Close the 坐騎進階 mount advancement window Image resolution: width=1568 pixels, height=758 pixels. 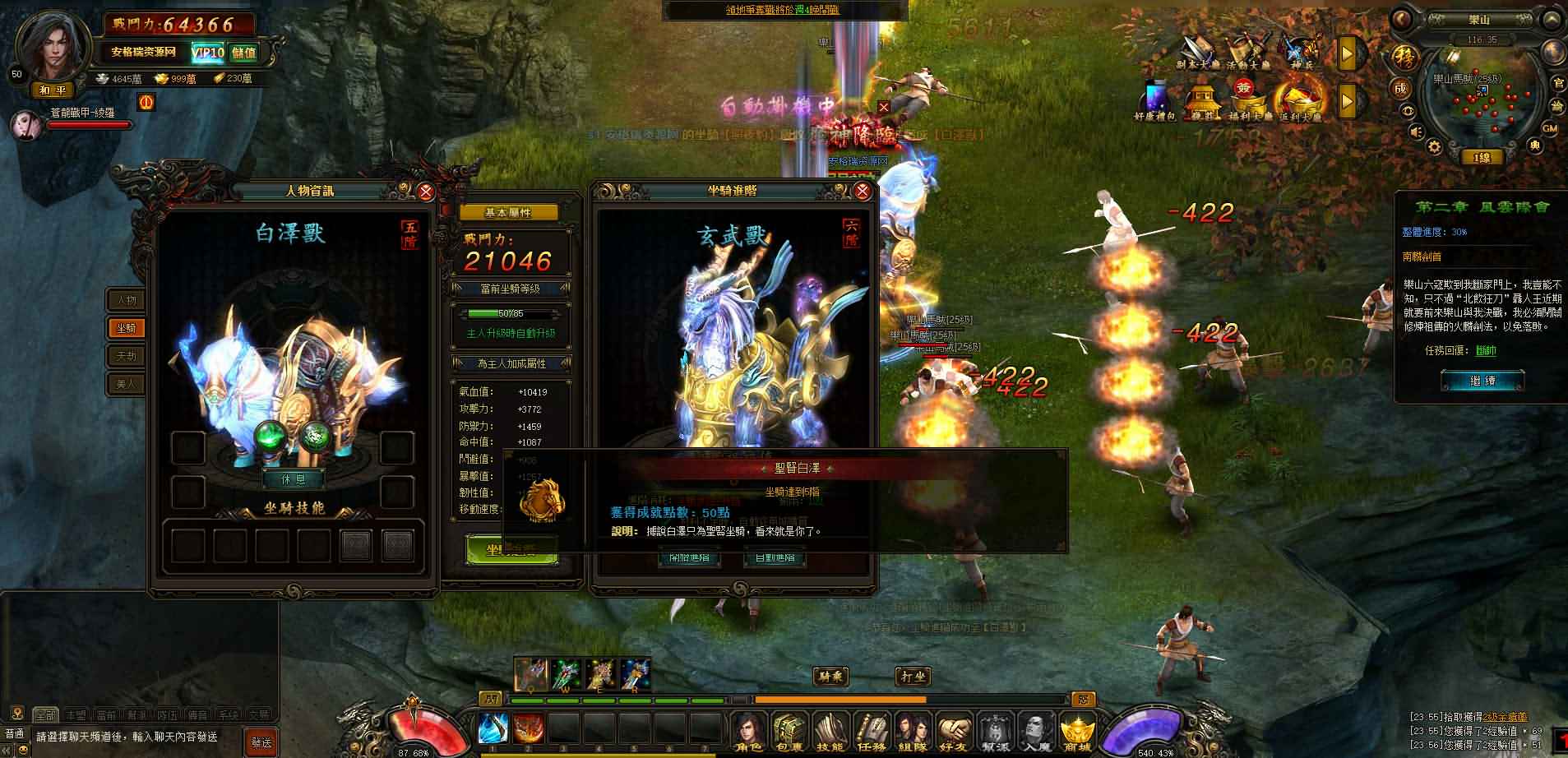(863, 192)
